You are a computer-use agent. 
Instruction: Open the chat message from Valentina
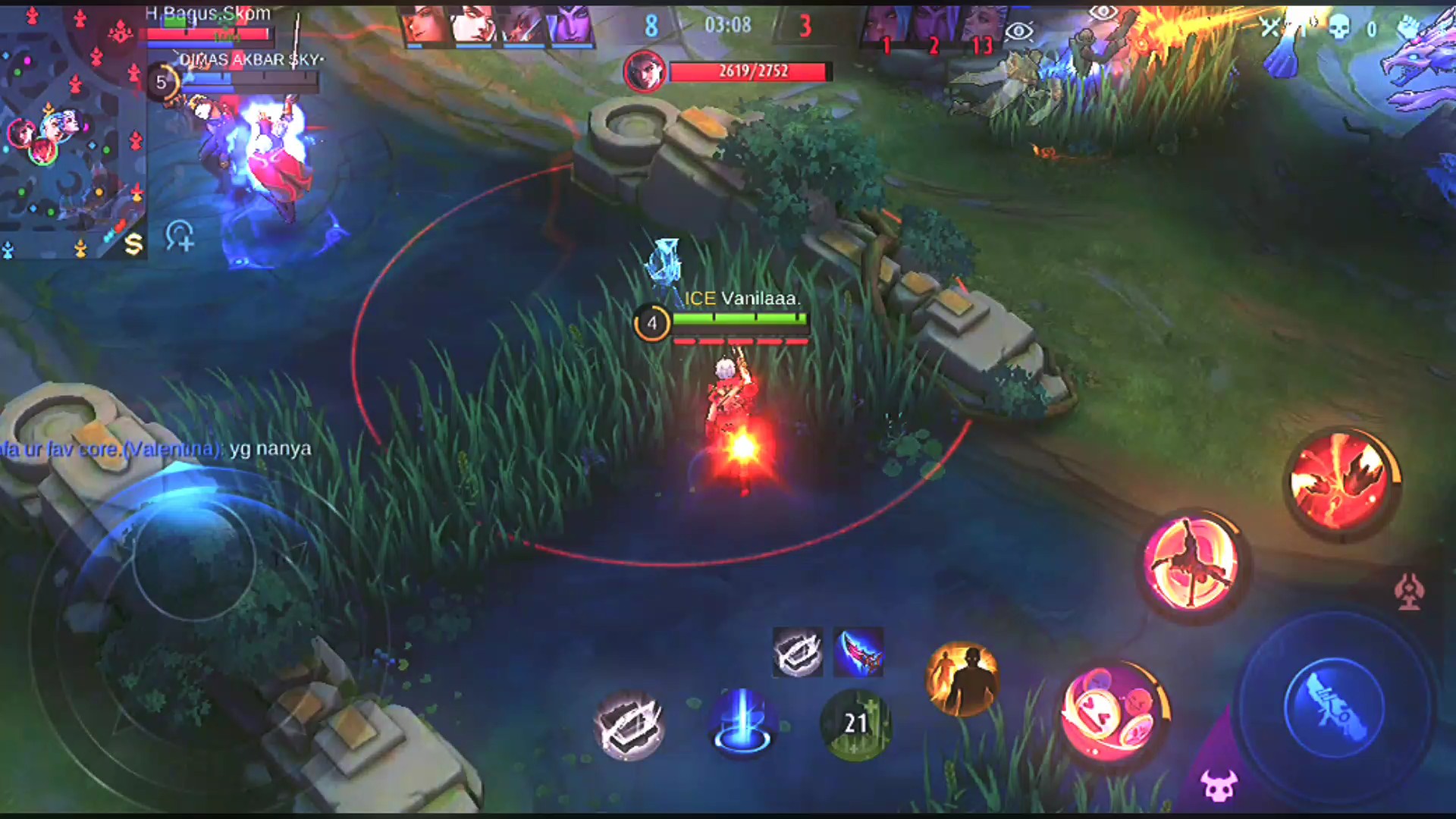(x=155, y=449)
